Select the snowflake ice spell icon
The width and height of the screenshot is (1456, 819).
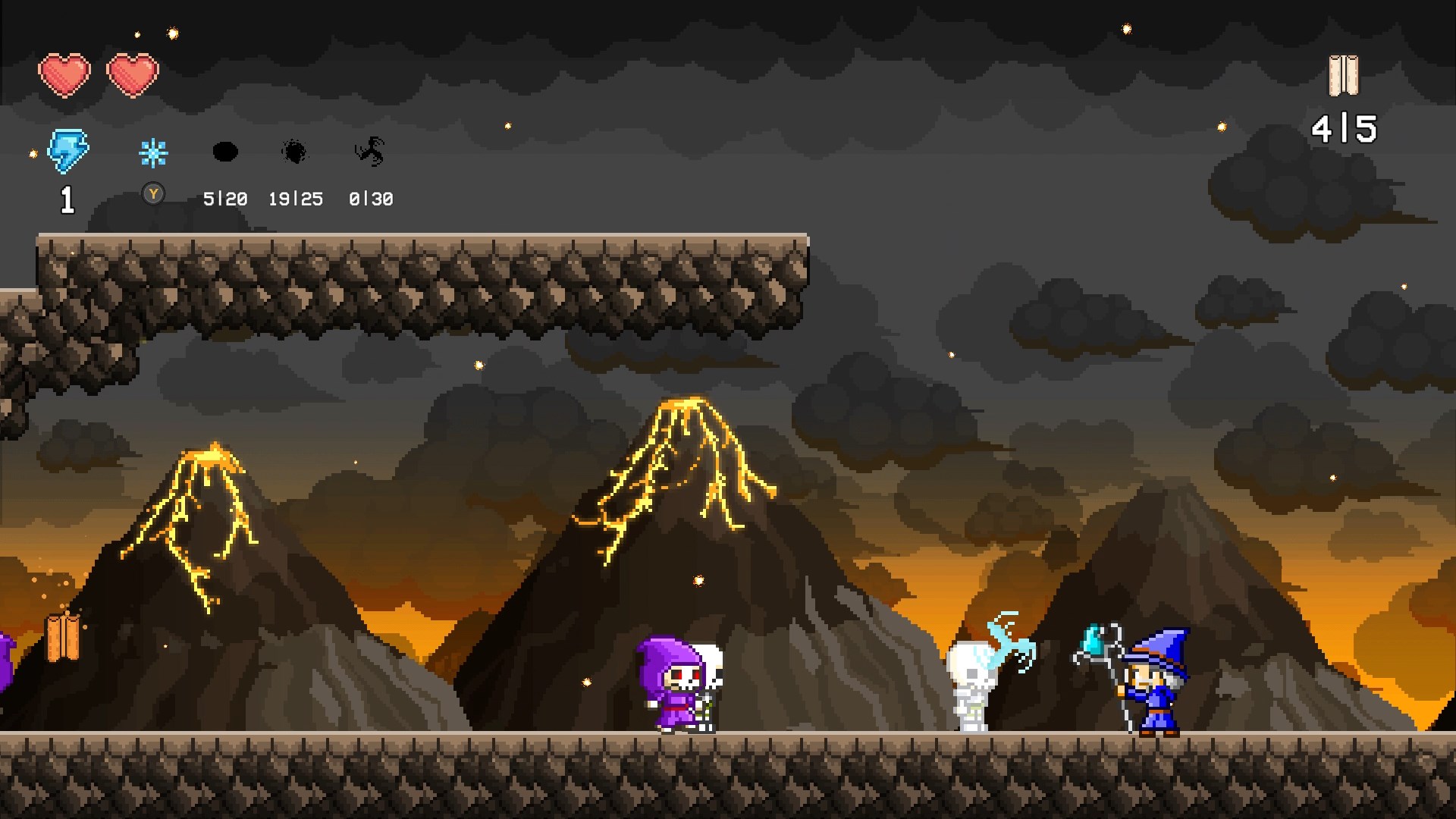153,153
